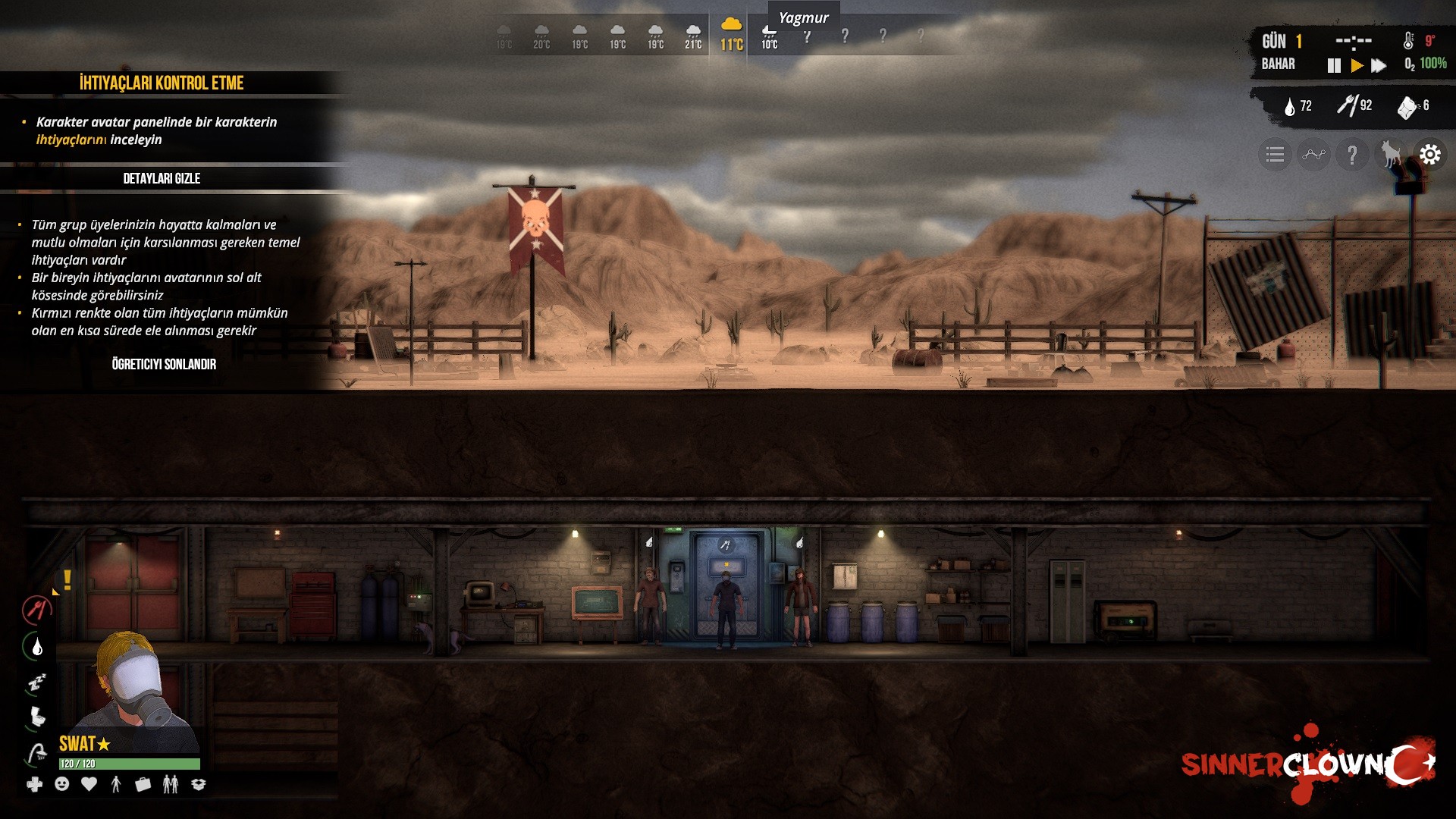The image size is (1456, 819).
Task: Open the smiley face mood tab
Action: tap(62, 784)
